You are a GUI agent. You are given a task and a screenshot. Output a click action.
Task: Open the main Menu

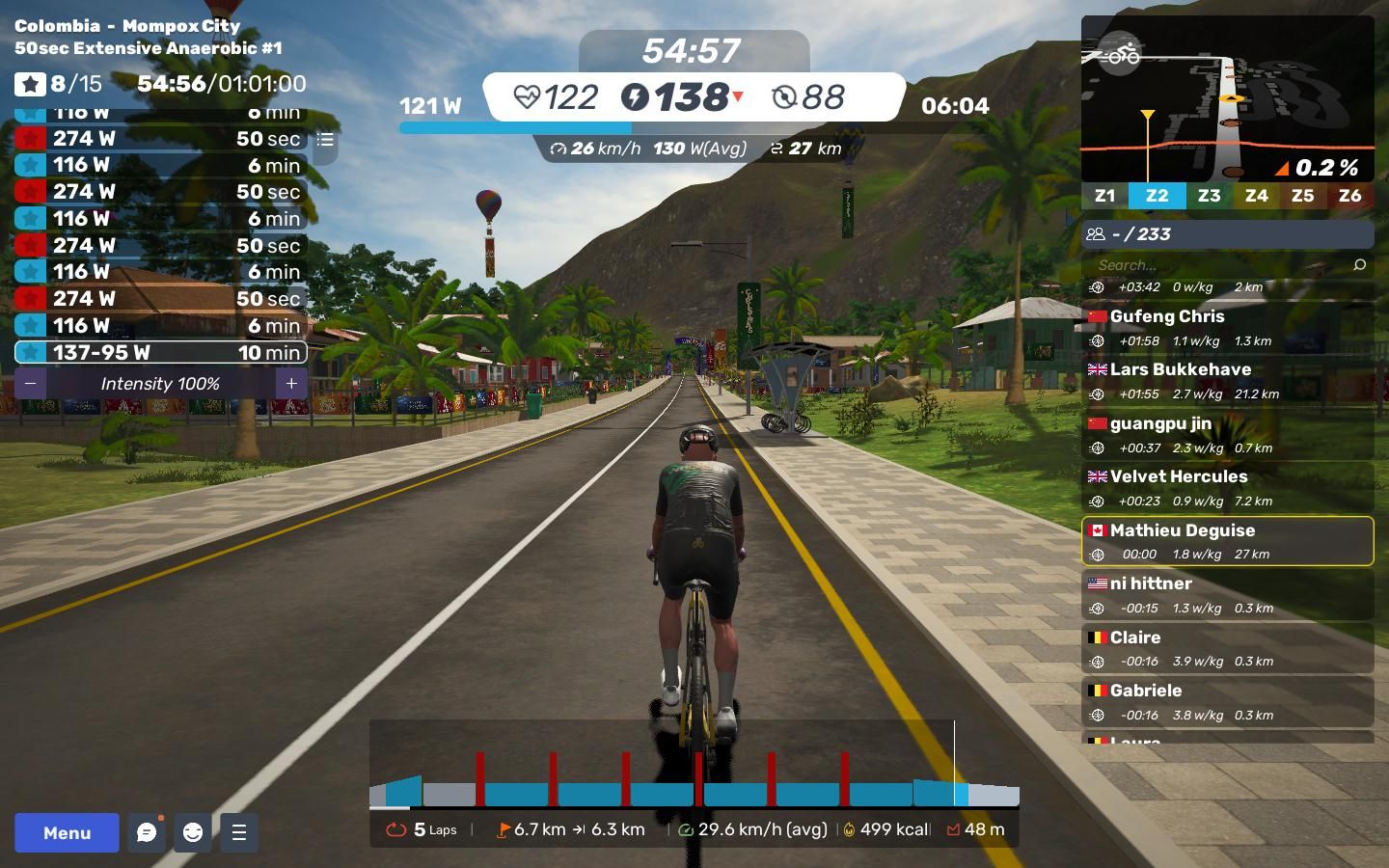[67, 832]
